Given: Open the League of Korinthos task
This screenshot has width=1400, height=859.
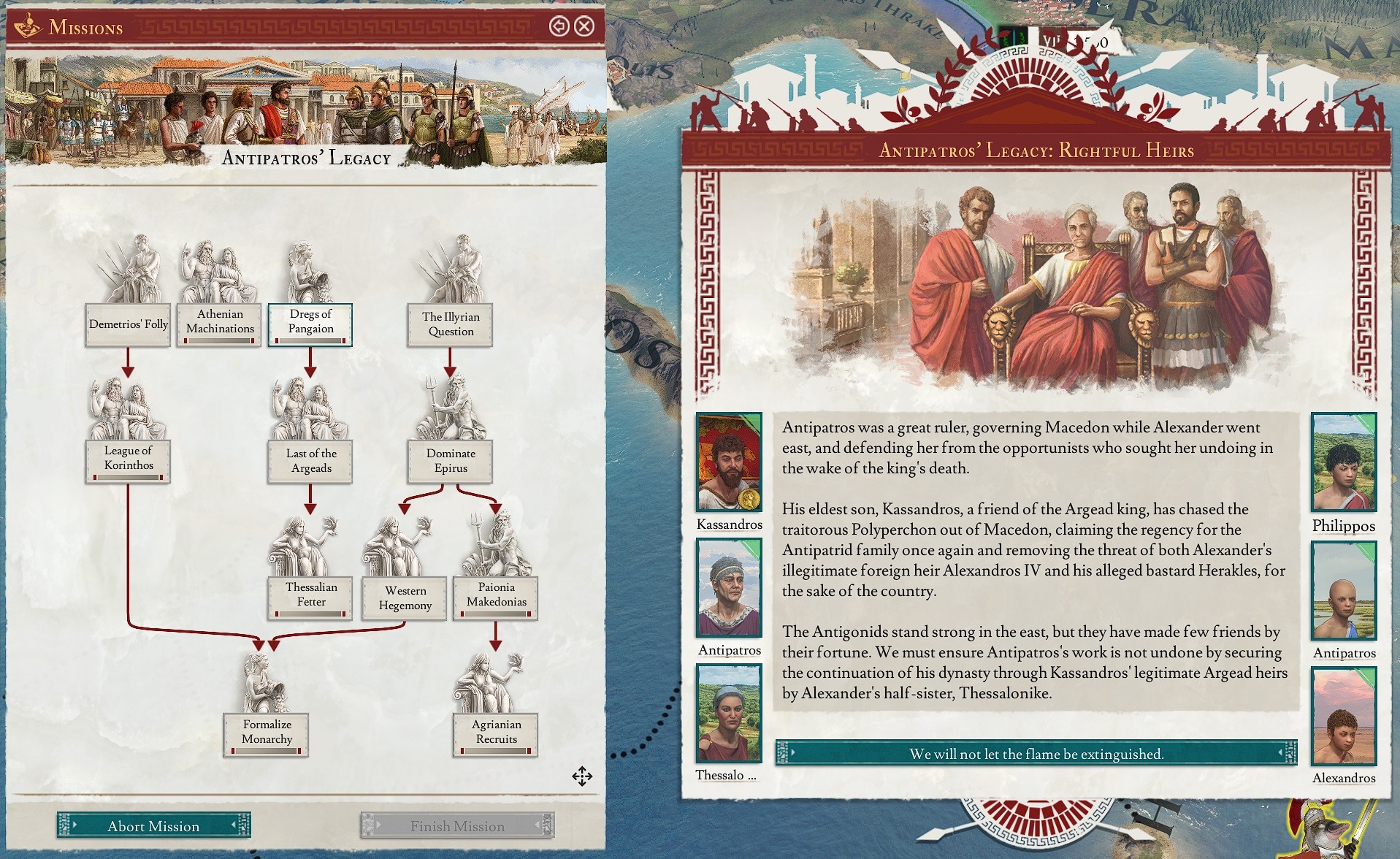Looking at the screenshot, I should pyautogui.click(x=129, y=459).
